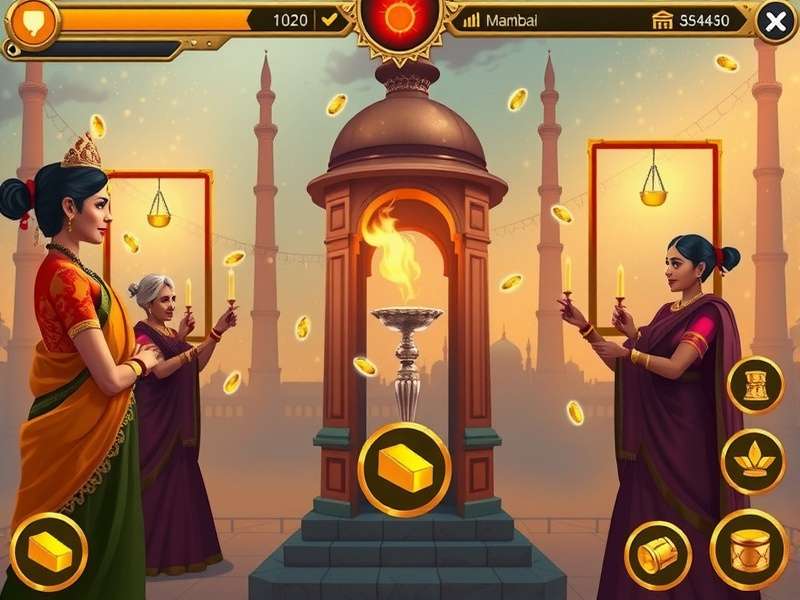This screenshot has width=800, height=600.
Task: Click the checkmark beside 1020
Action: point(328,20)
